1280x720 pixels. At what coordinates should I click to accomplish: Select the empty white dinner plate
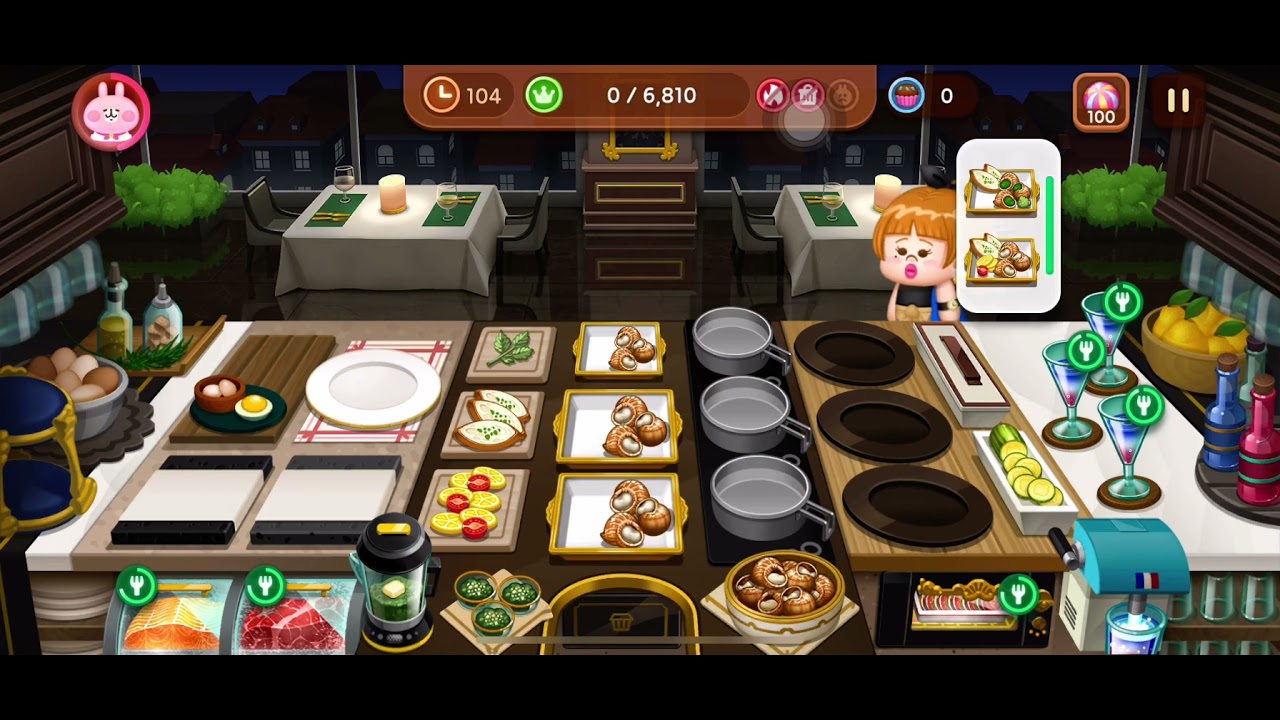pyautogui.click(x=373, y=389)
